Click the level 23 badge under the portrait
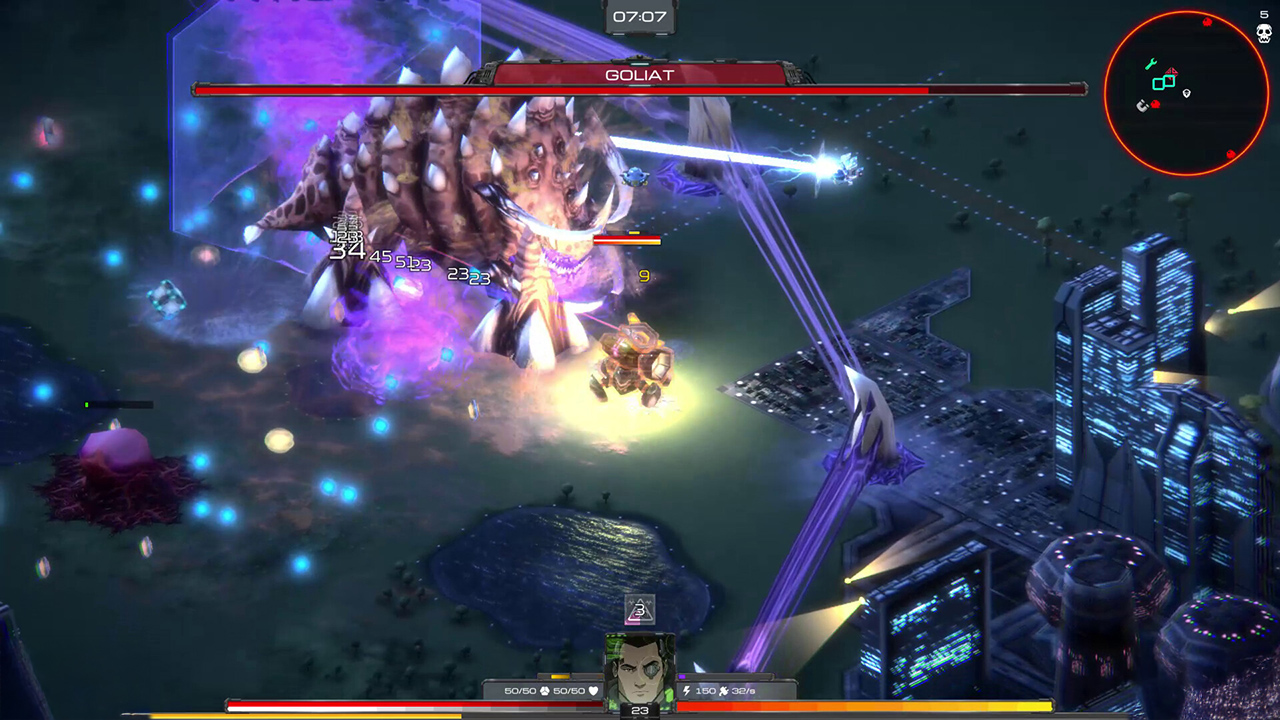Viewport: 1280px width, 720px height. click(x=641, y=709)
